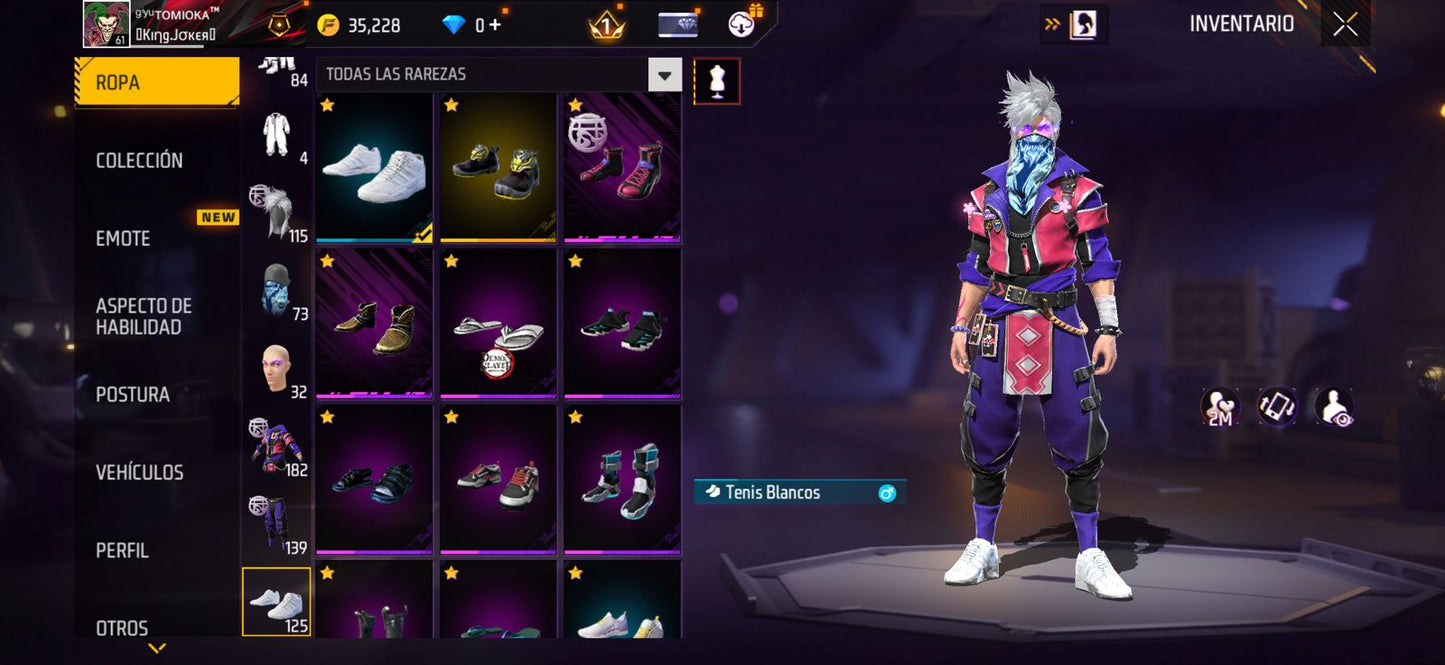Open the white hair category

click(276, 213)
